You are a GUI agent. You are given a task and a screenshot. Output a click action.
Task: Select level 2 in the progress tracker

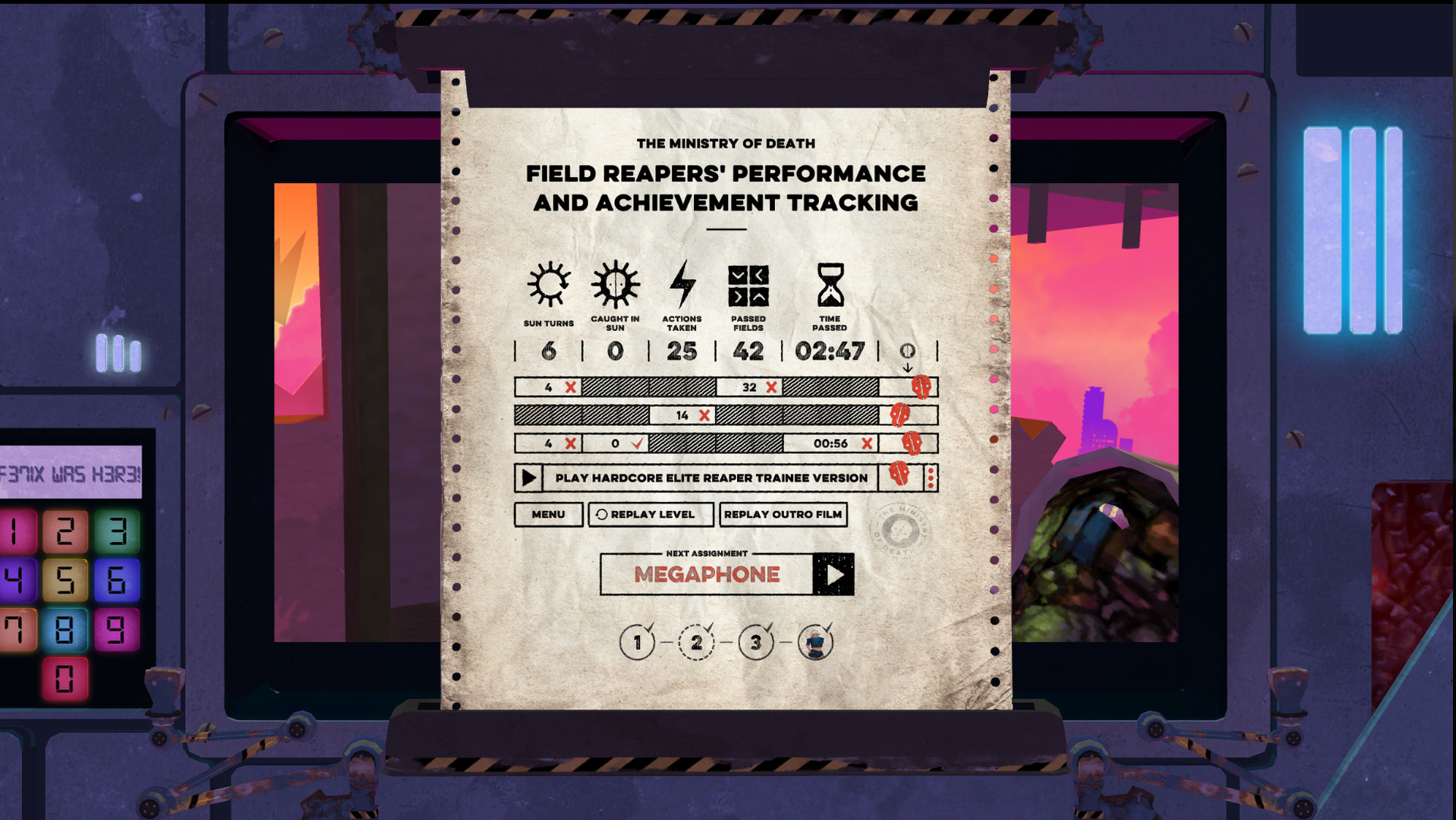coord(696,642)
